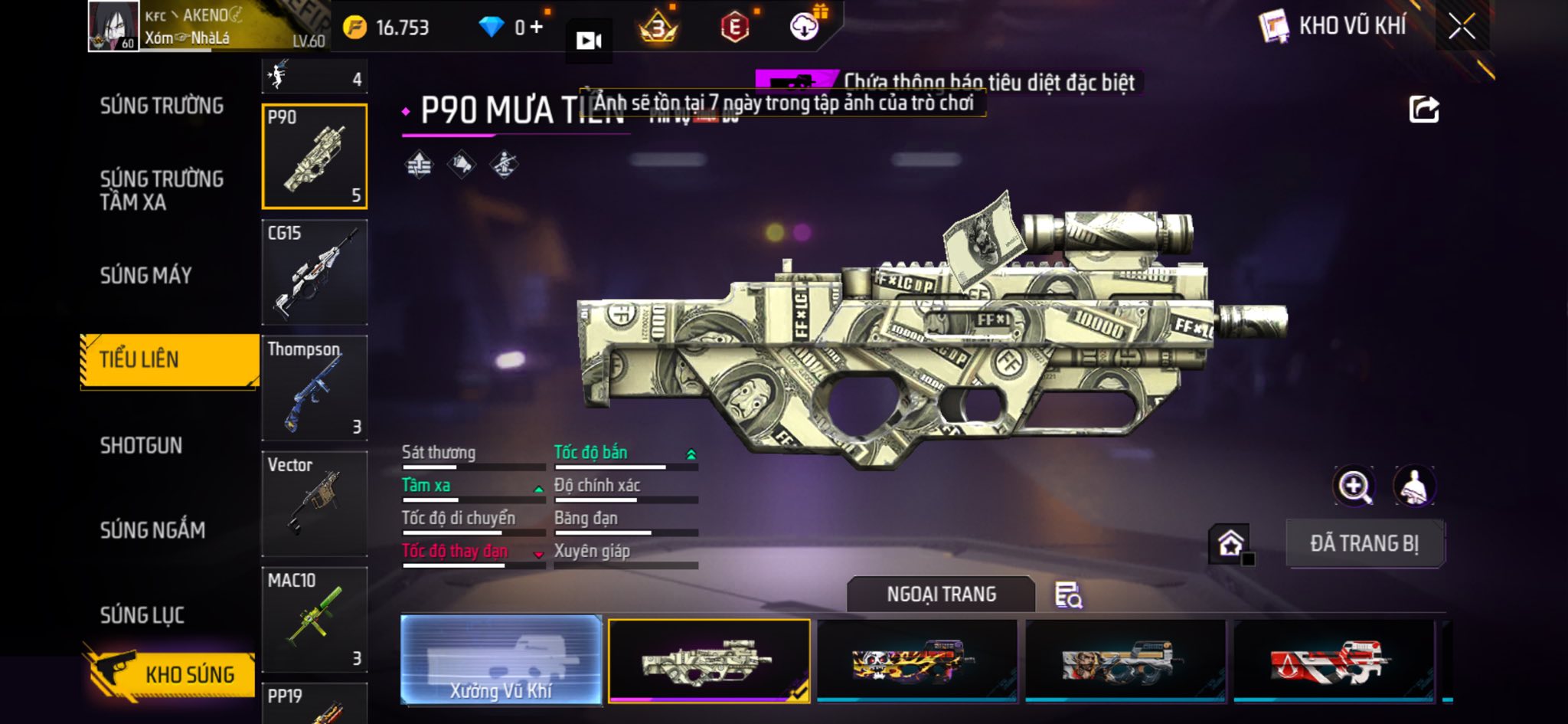1568x724 pixels.
Task: Choose the SHOTGUN category
Action: point(141,445)
